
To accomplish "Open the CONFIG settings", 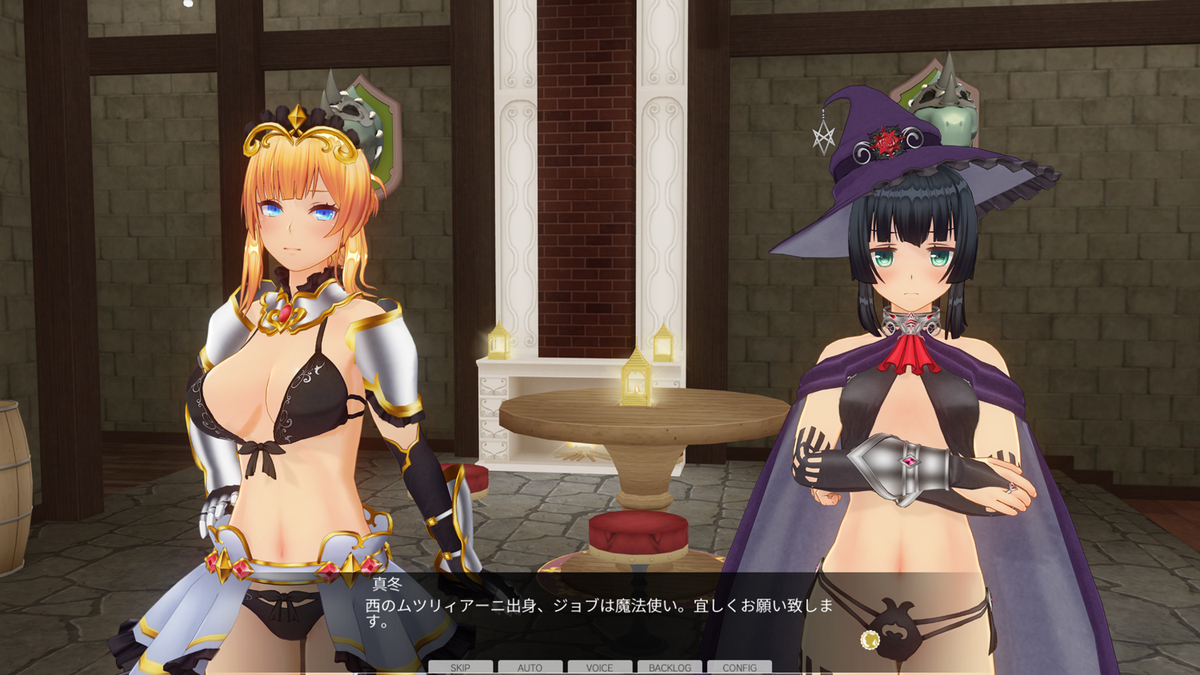I will coord(739,667).
